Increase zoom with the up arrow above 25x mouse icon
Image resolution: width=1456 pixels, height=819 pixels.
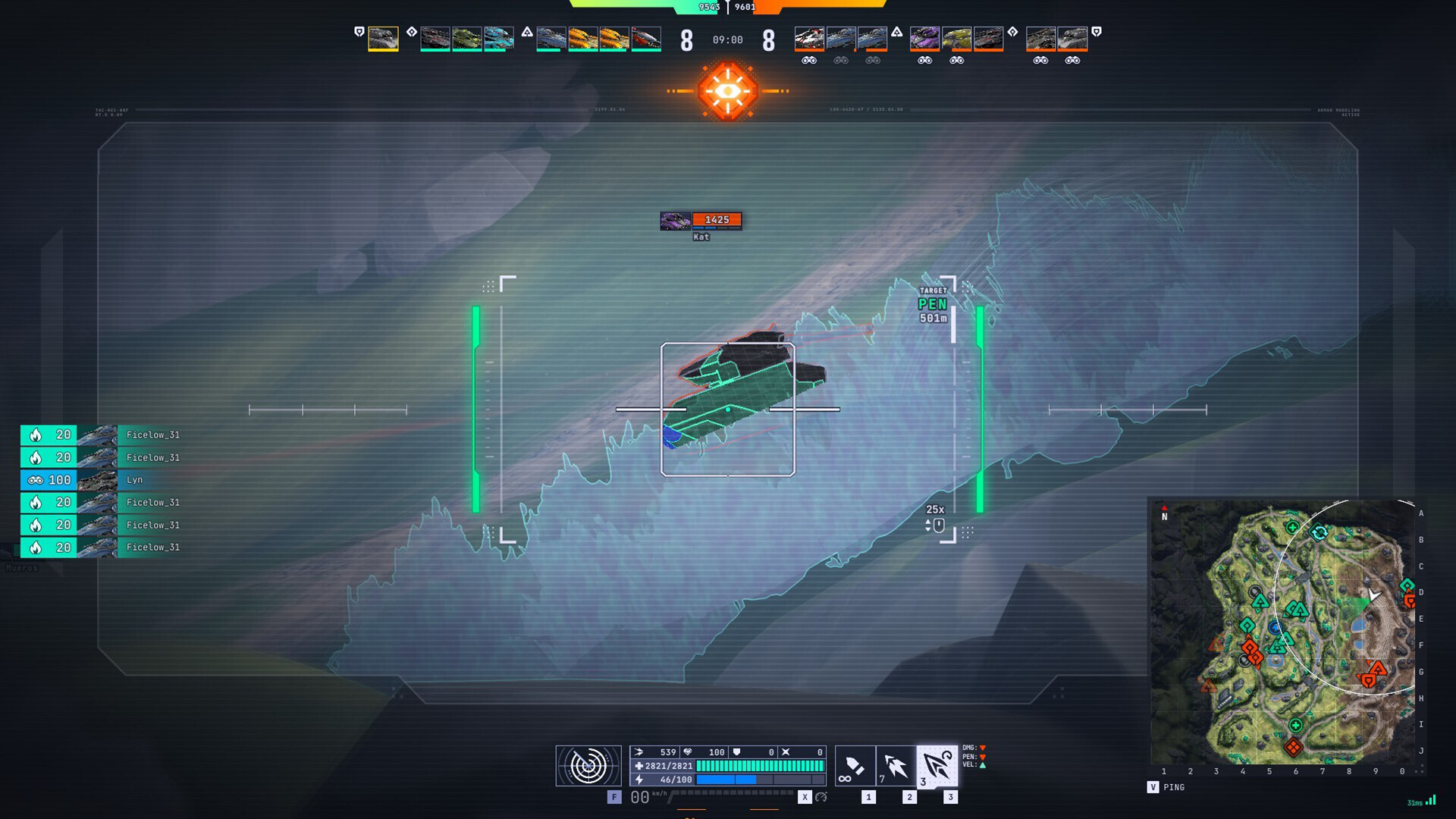click(x=928, y=522)
